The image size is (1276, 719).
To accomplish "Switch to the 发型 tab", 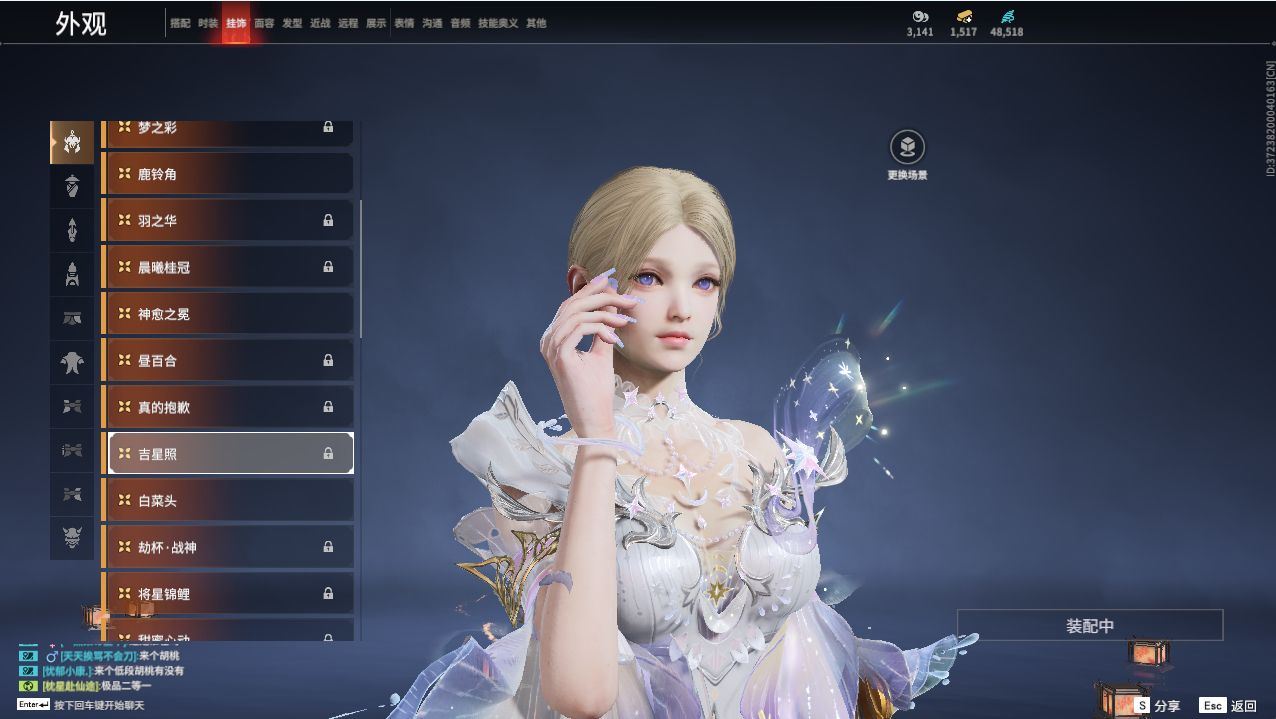I will tap(292, 23).
